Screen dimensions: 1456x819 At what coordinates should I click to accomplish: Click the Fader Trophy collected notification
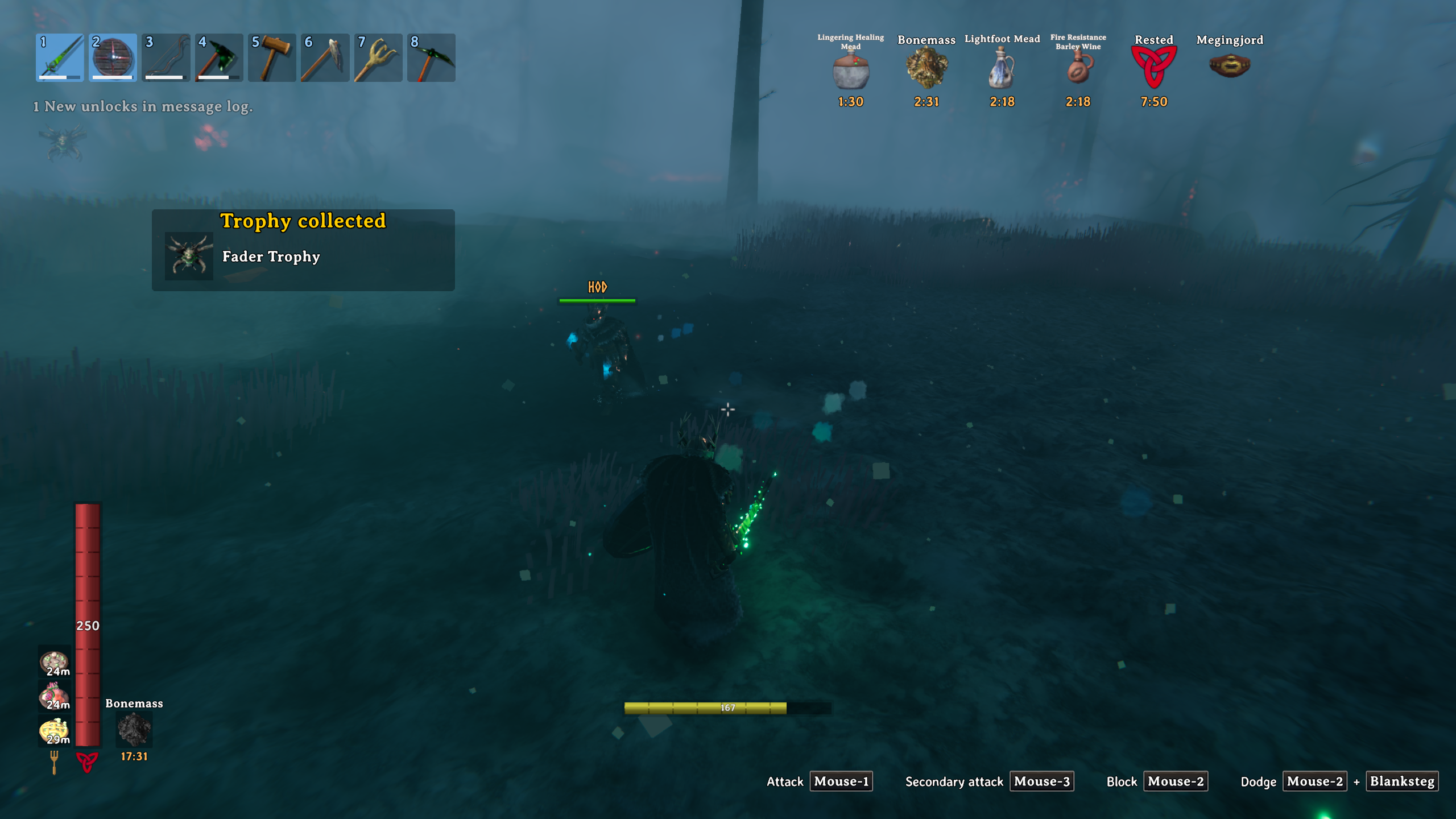click(303, 250)
